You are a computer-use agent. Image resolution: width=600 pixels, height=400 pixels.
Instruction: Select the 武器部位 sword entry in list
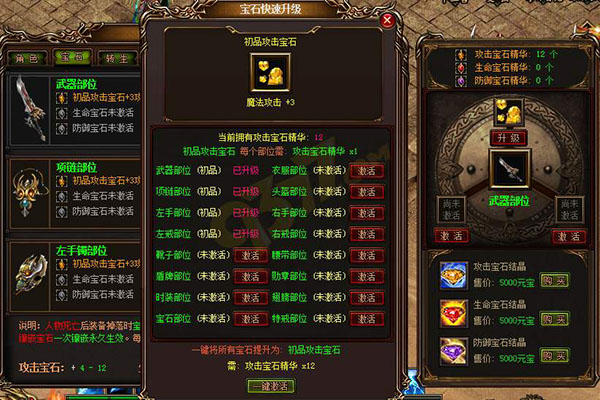point(30,108)
